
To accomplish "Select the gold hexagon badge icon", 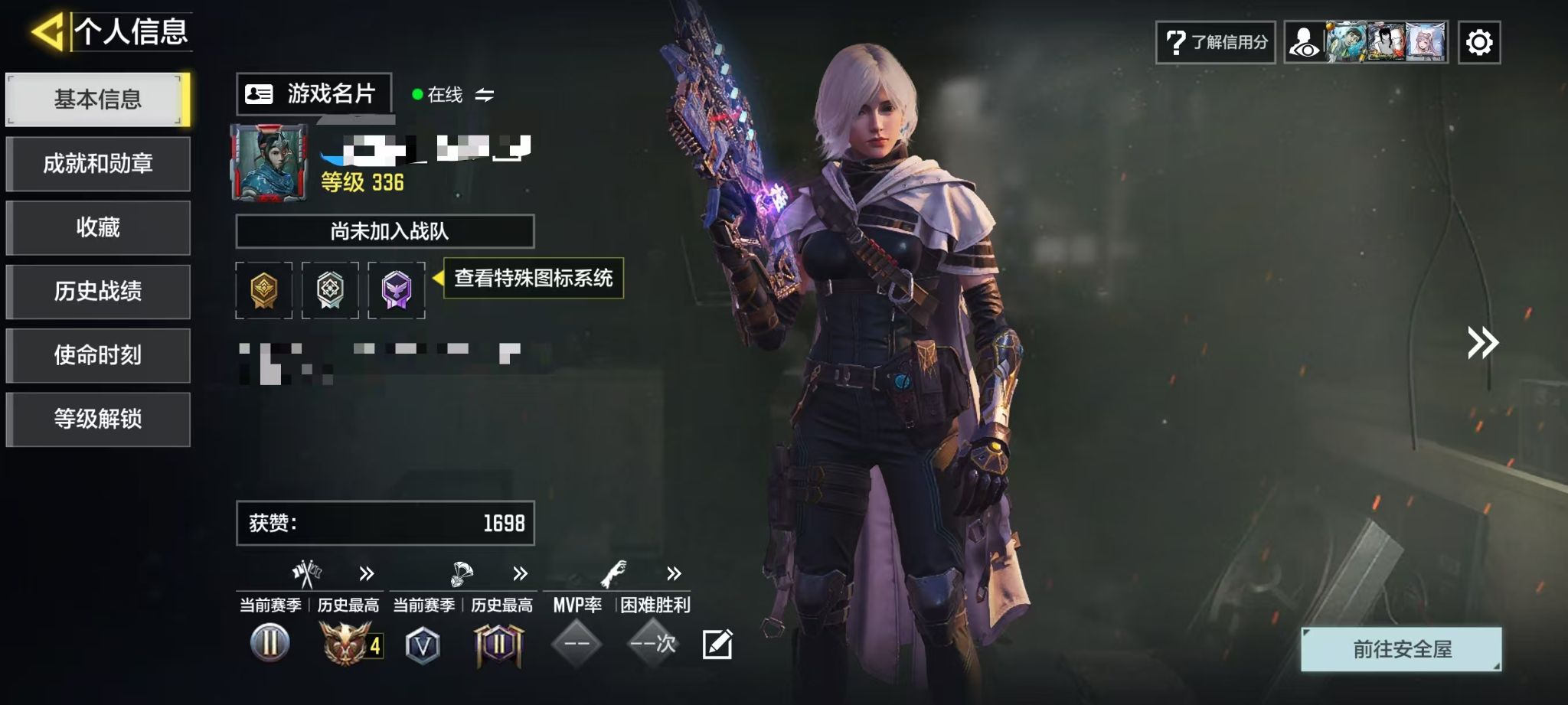I will (x=263, y=290).
